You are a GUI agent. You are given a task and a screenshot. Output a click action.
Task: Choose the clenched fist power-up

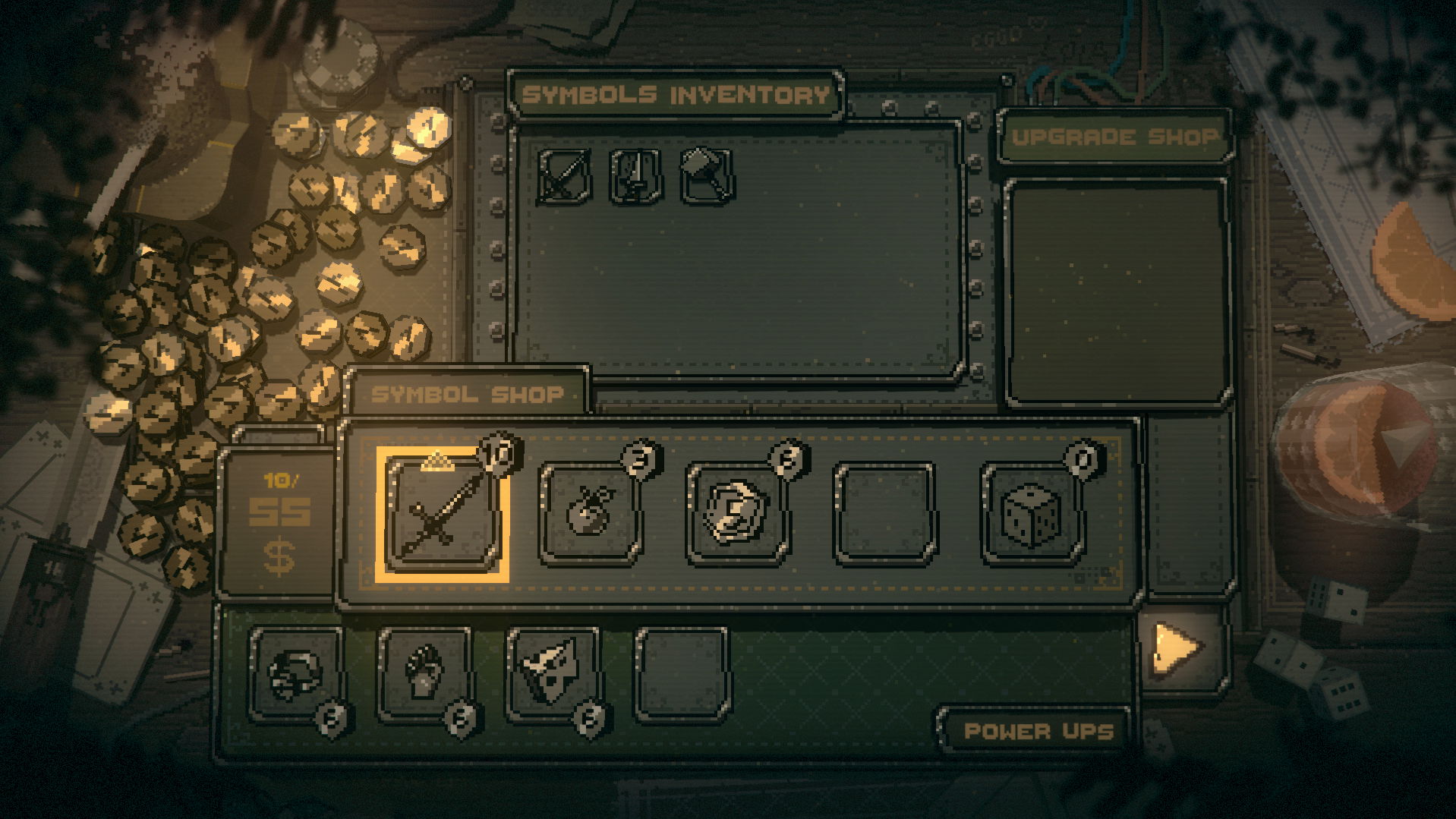(424, 673)
